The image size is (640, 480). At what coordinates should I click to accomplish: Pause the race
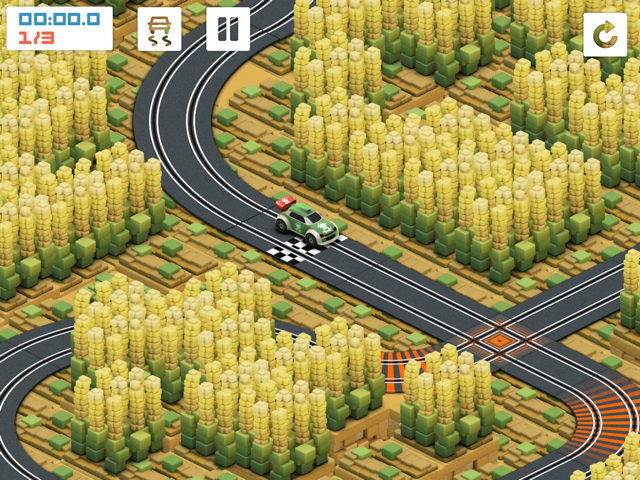(x=228, y=29)
